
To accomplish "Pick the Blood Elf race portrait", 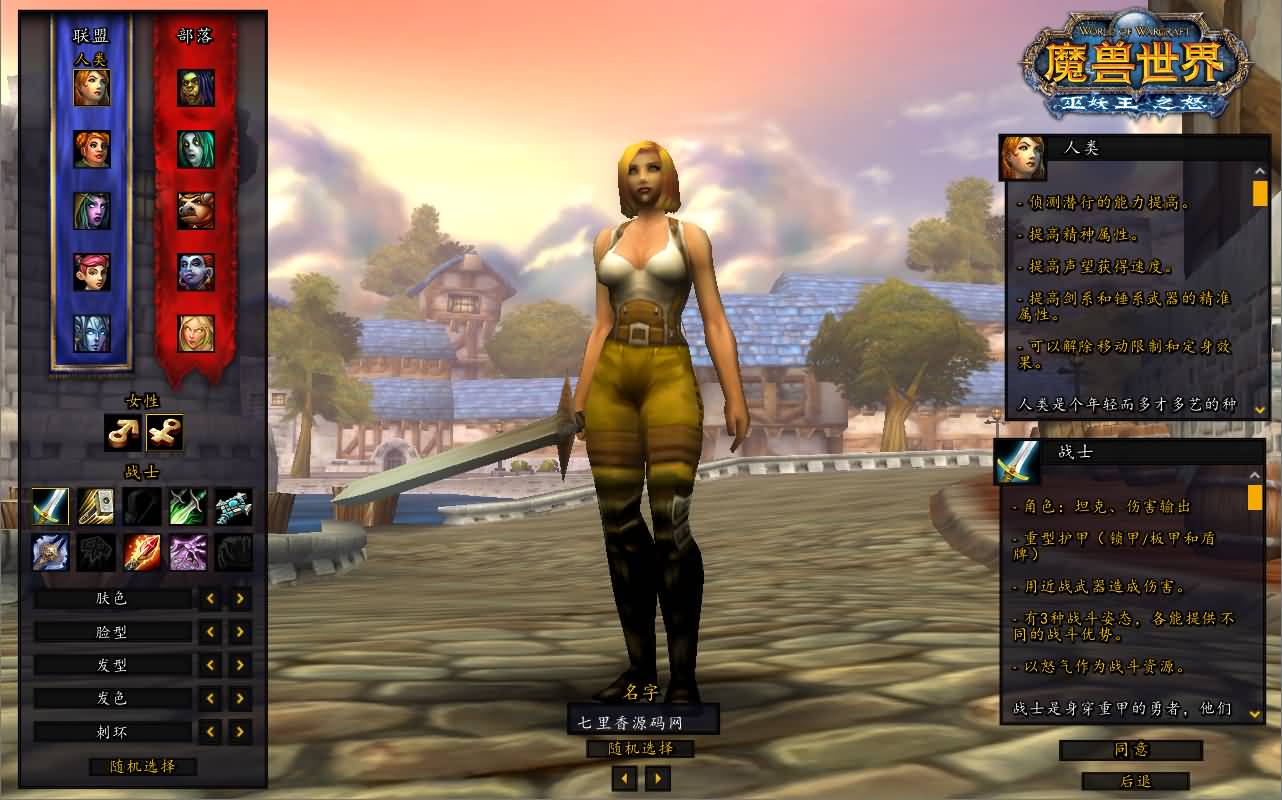I will point(196,333).
